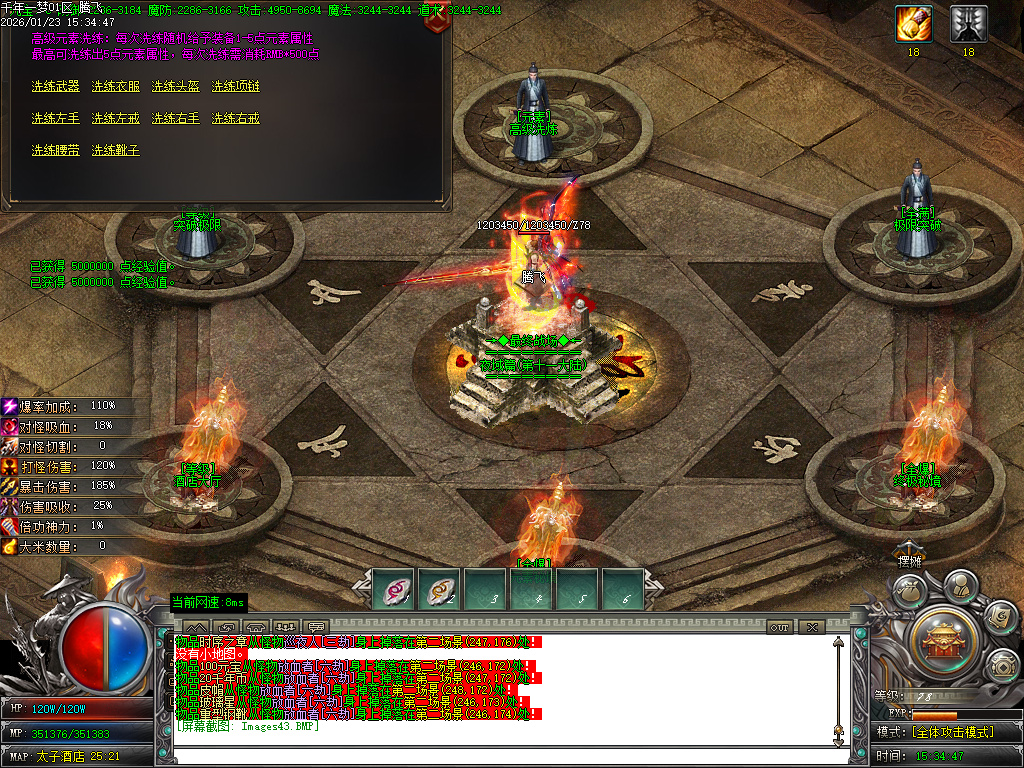1024x768 pixels.
Task: Use the orange swirl item in hotbar slot 2
Action: click(x=439, y=589)
